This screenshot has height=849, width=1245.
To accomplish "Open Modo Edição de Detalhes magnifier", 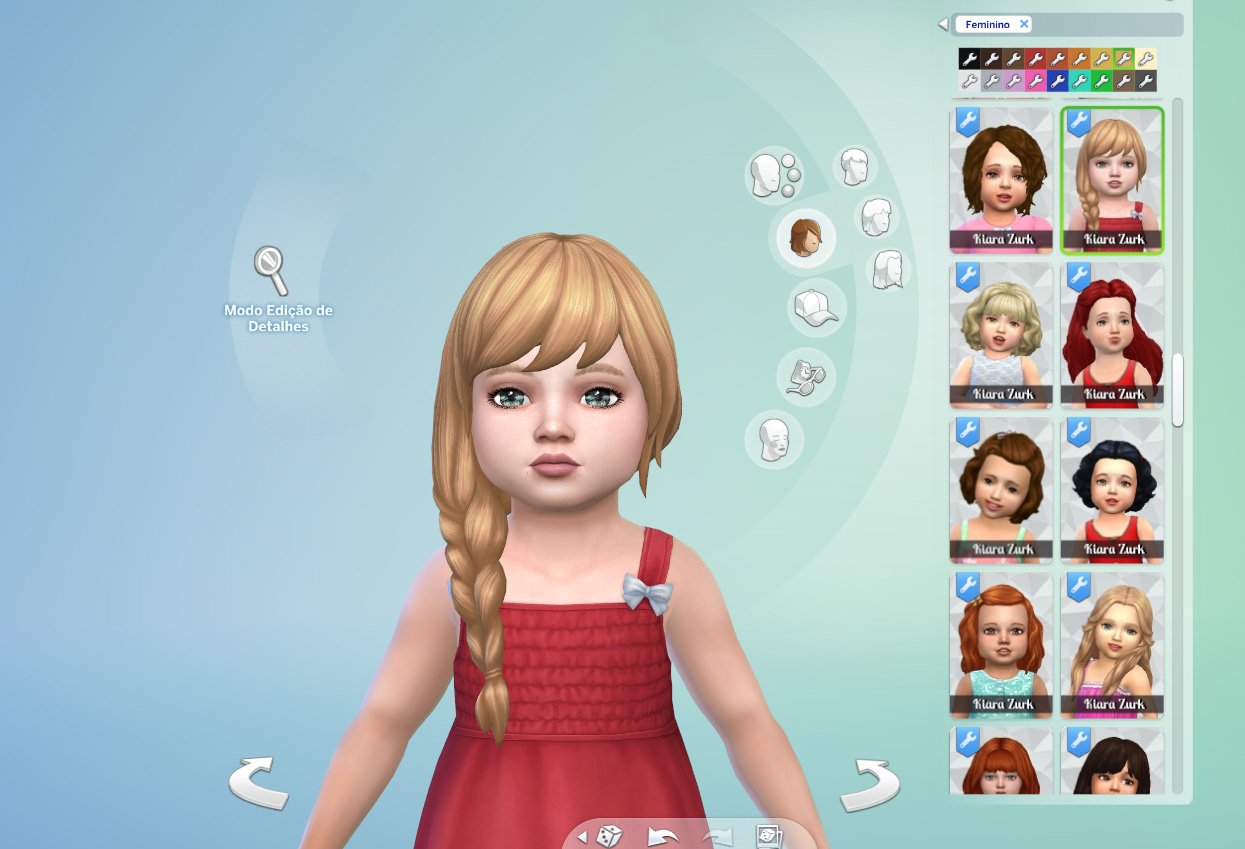I will [270, 269].
